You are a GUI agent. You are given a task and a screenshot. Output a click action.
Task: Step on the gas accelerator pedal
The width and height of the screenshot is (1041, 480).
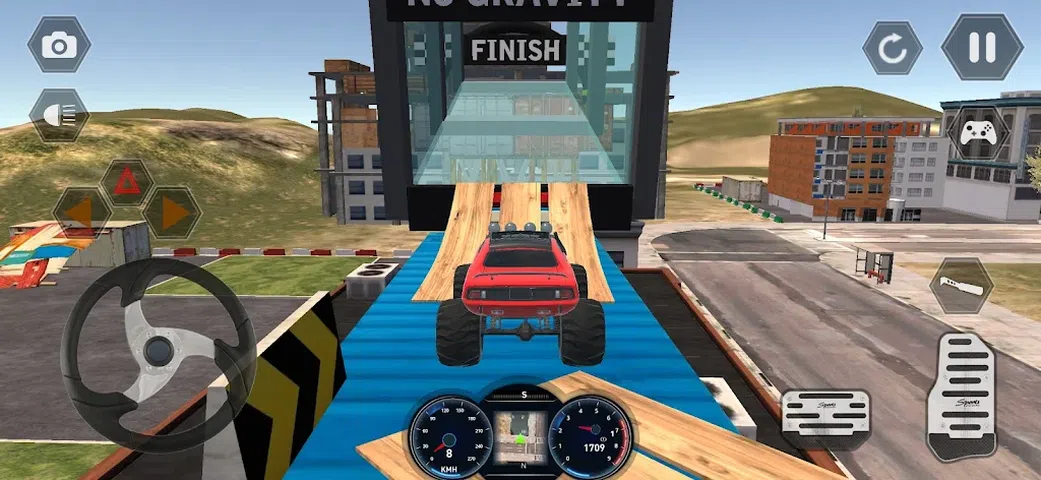961,395
